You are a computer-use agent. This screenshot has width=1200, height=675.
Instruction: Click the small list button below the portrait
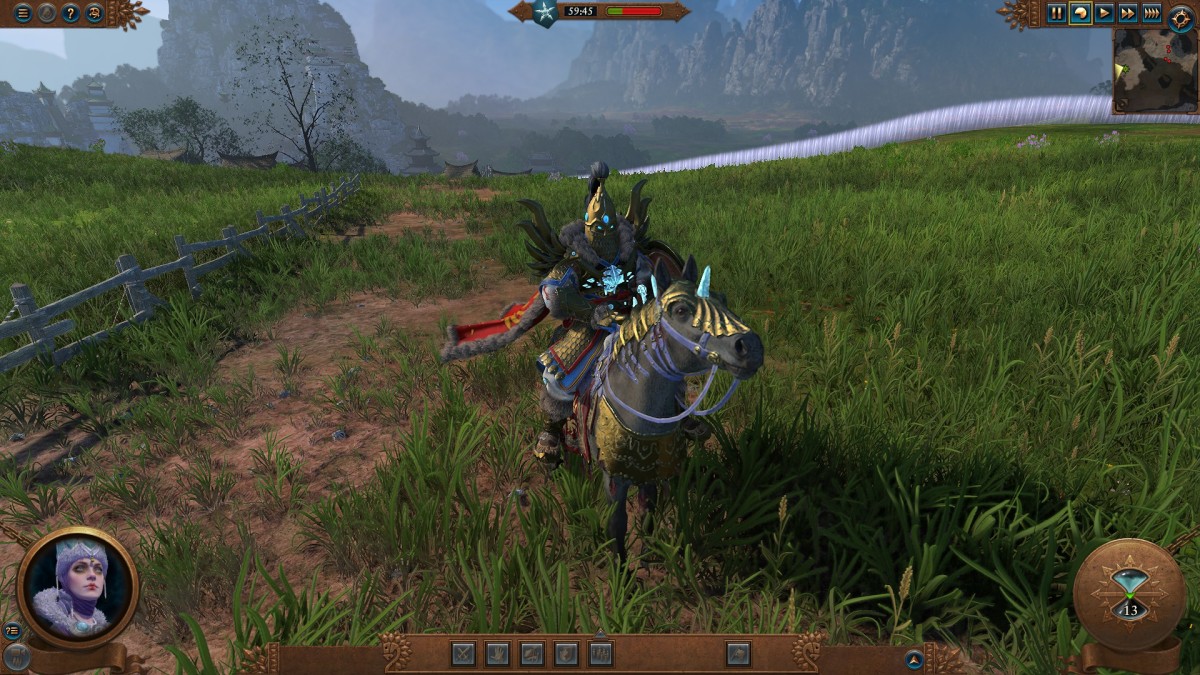pos(13,630)
